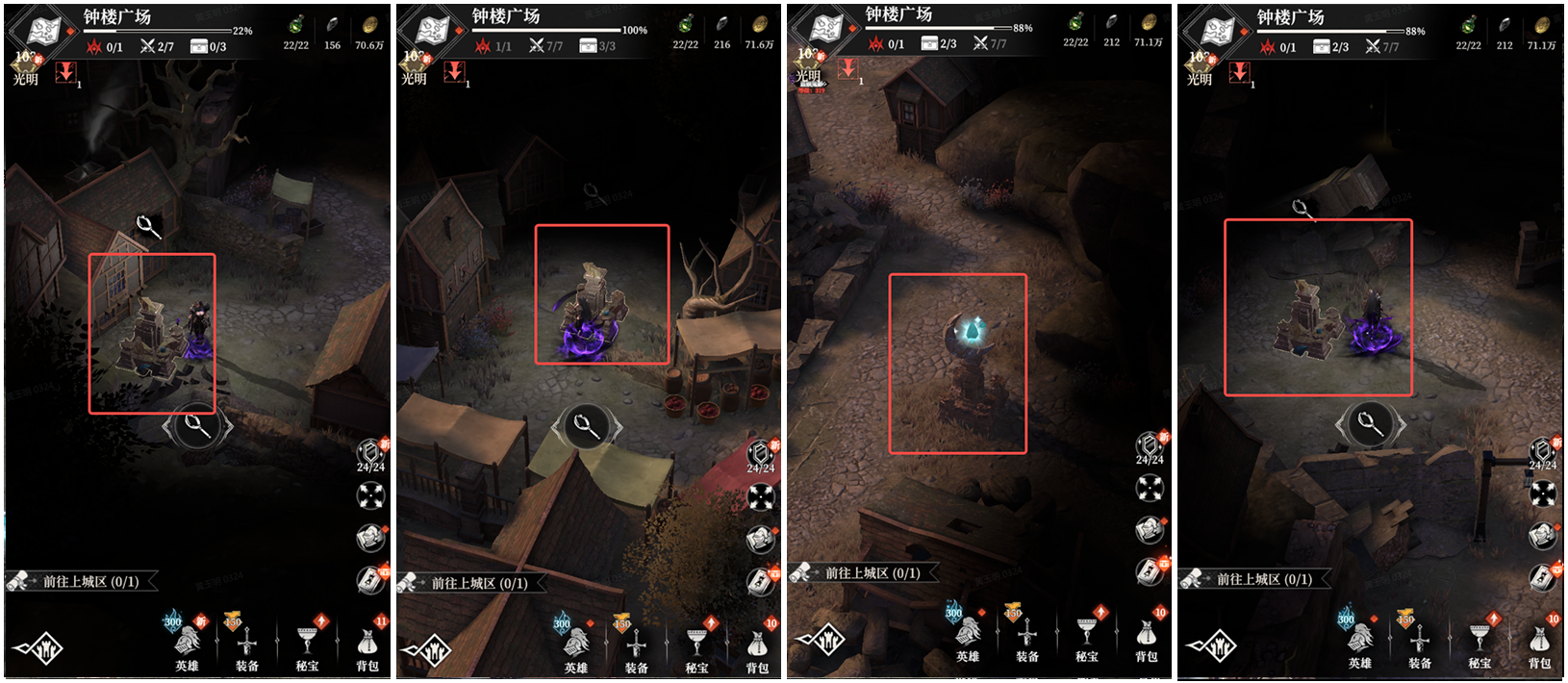The width and height of the screenshot is (1568, 683).
Task: Tap the feather currency icon showing 216
Action: 721,25
